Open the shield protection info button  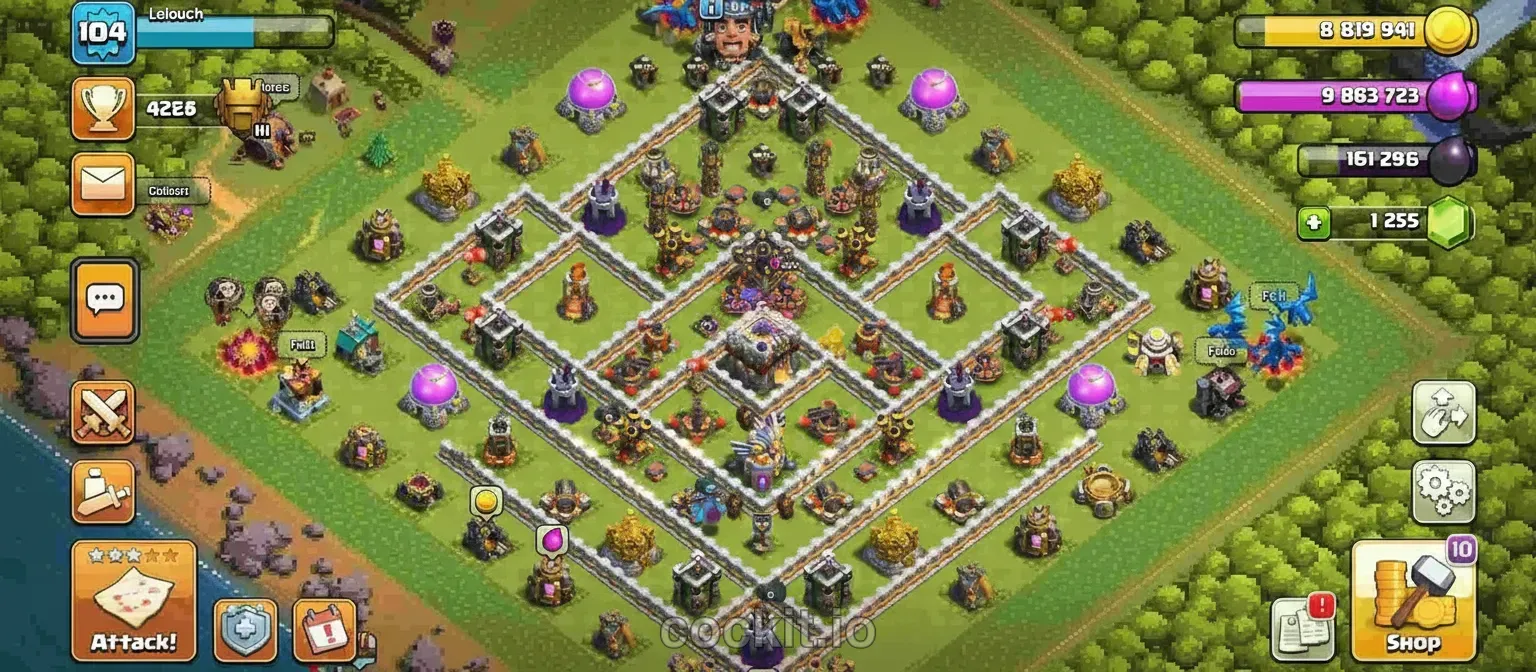click(x=245, y=630)
